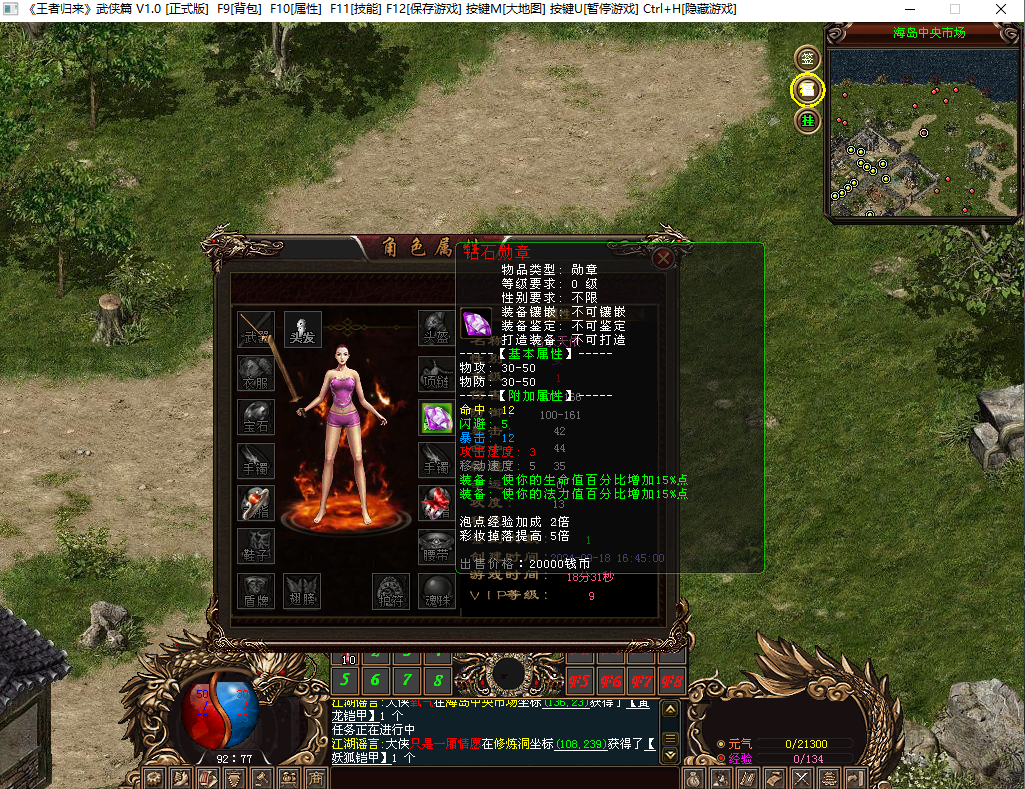Select the 武器 (weapon) equipment slot
The image size is (1025, 789).
pos(256,329)
